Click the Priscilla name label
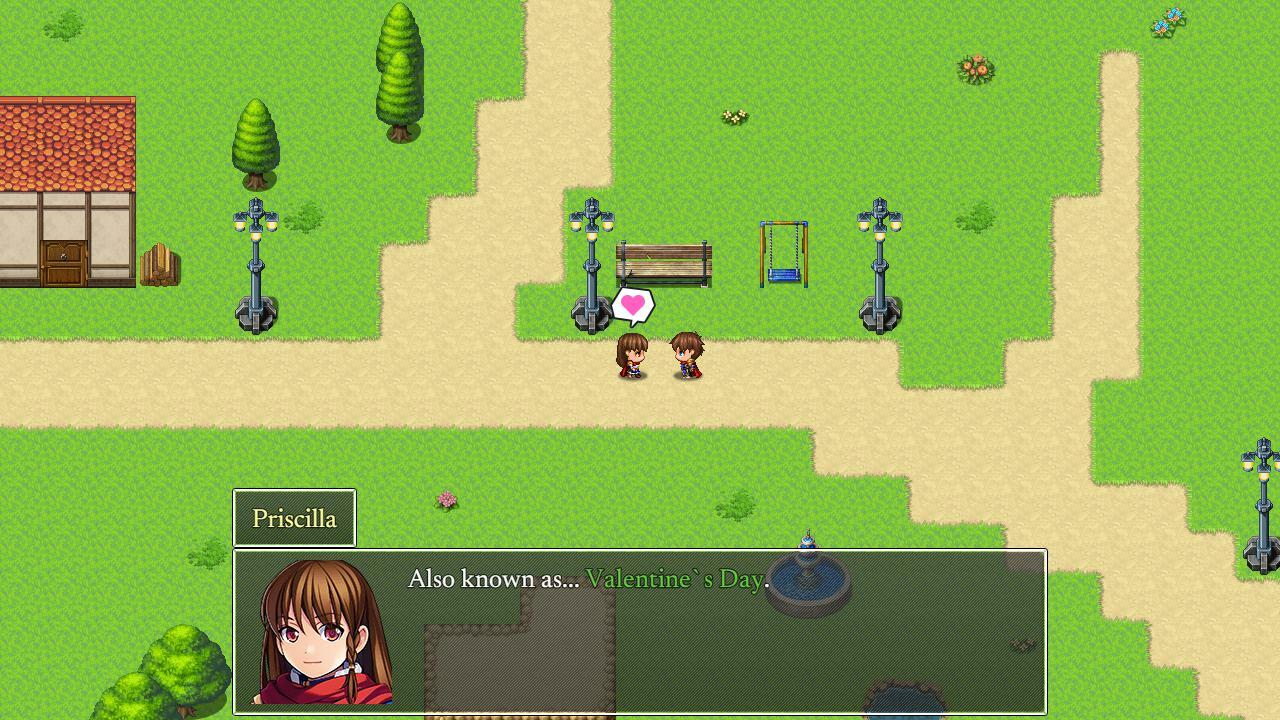The image size is (1280, 720). coord(294,517)
